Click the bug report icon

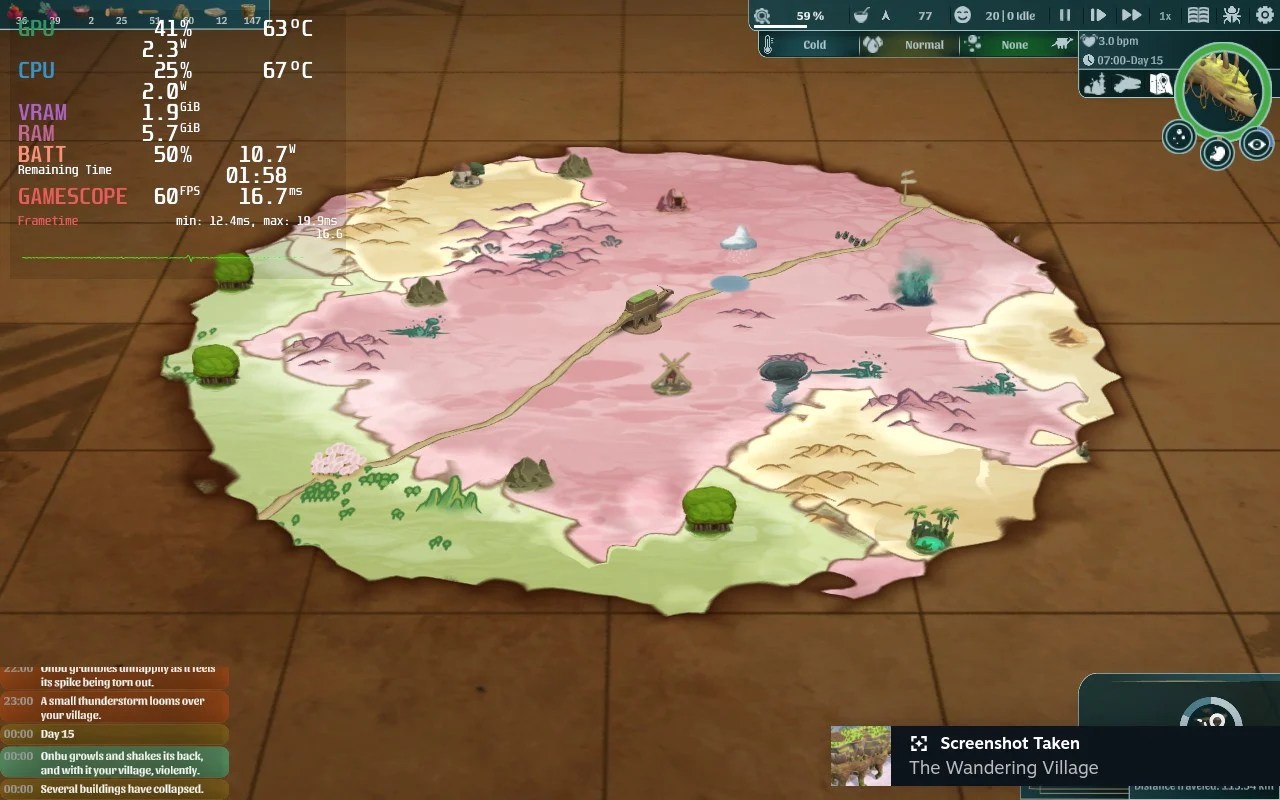coord(1232,14)
